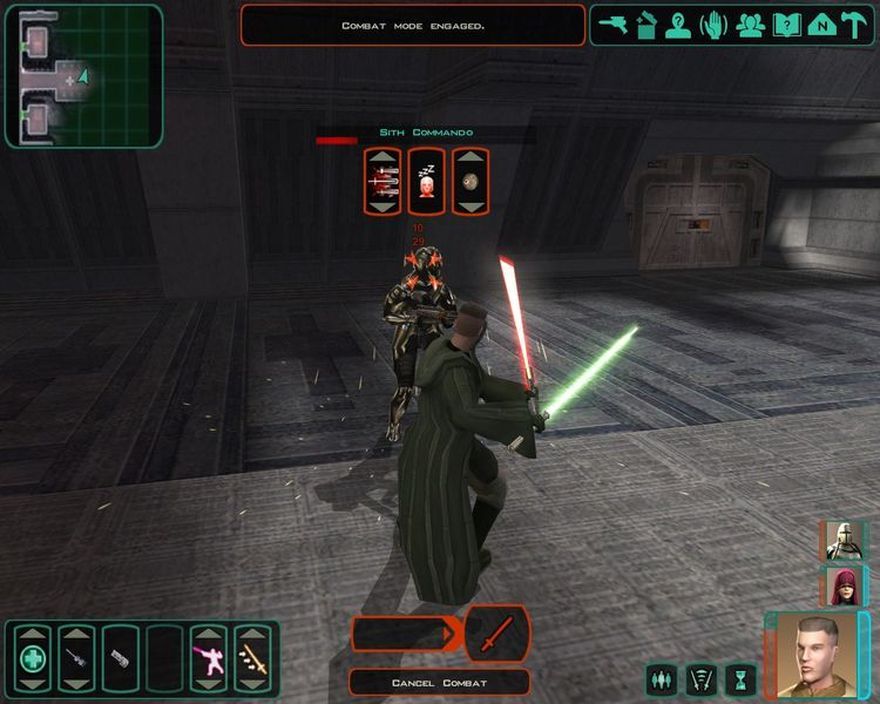Toggle the hourglass pause button
Viewport: 880px width, 704px height.
(740, 679)
